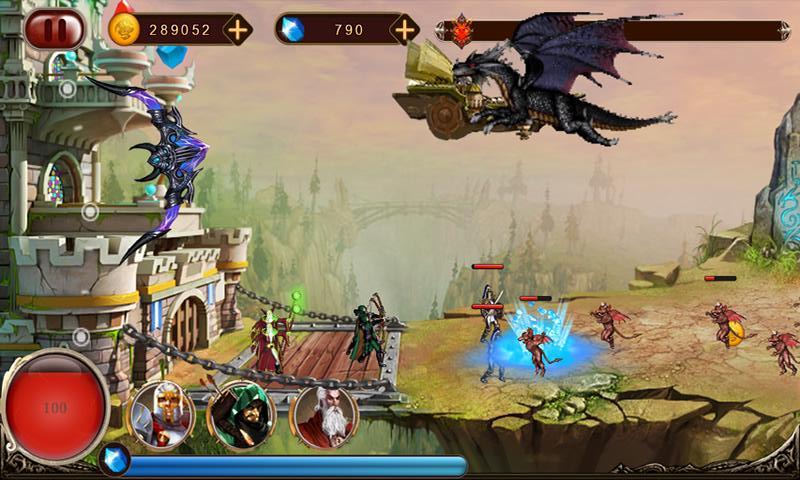Pause the game with the red button
The height and width of the screenshot is (480, 800).
54,29
